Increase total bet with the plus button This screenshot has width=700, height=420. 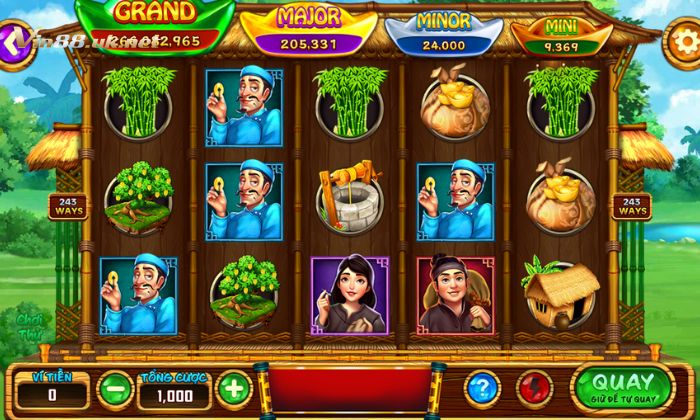[232, 387]
